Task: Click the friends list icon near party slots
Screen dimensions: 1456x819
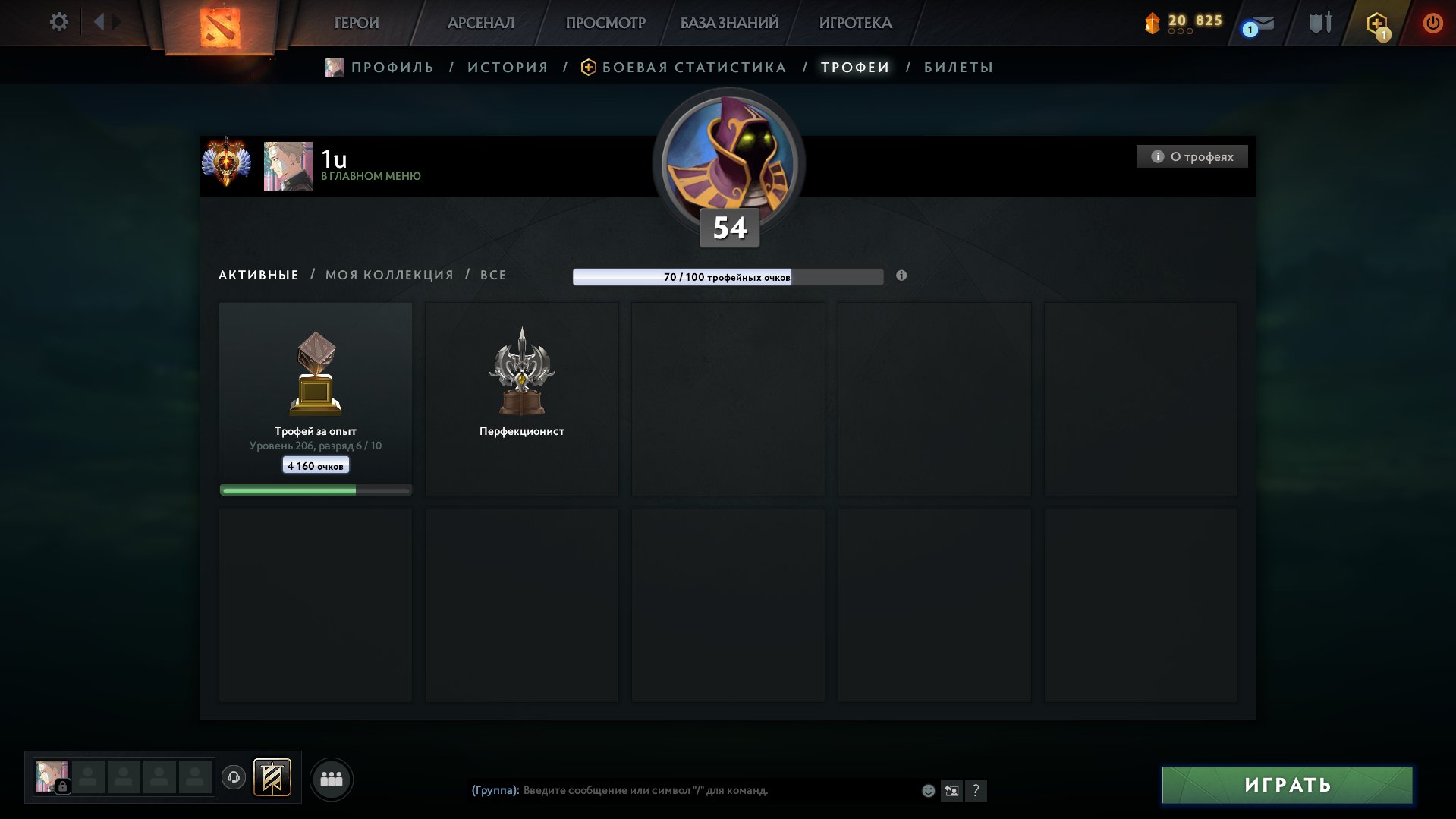Action: (x=332, y=778)
